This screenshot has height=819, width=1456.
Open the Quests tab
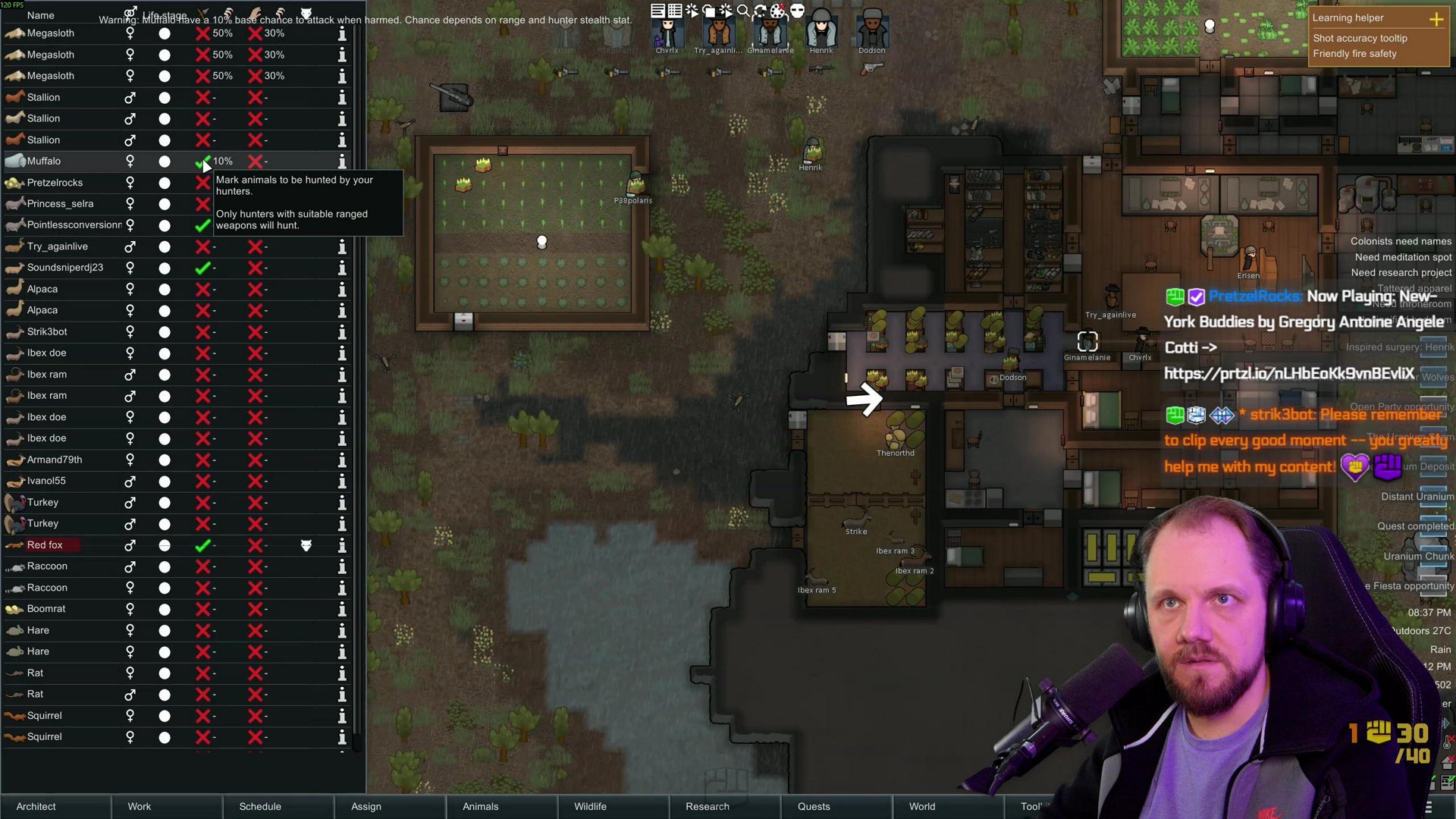(814, 806)
